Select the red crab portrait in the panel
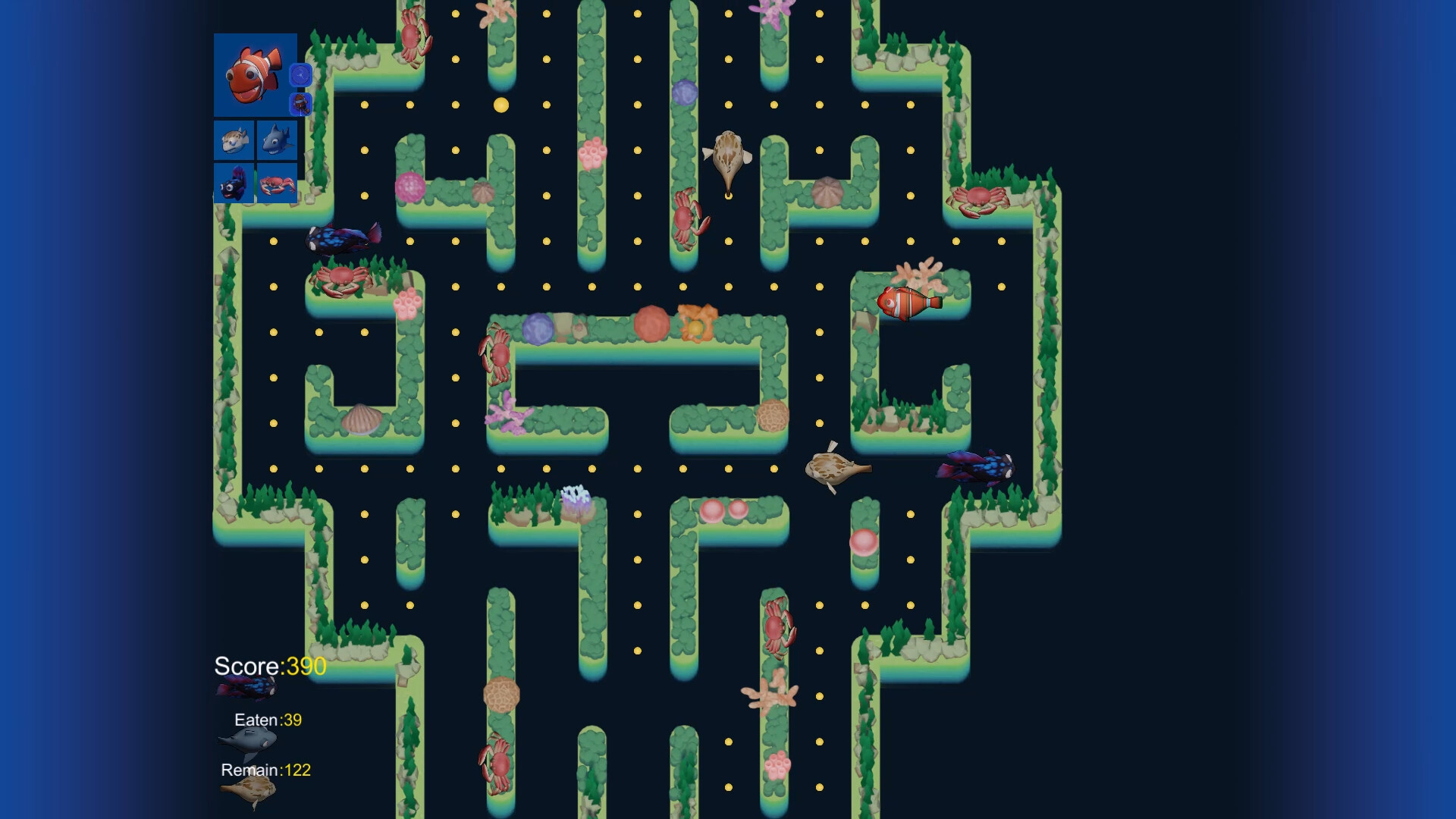 [277, 184]
